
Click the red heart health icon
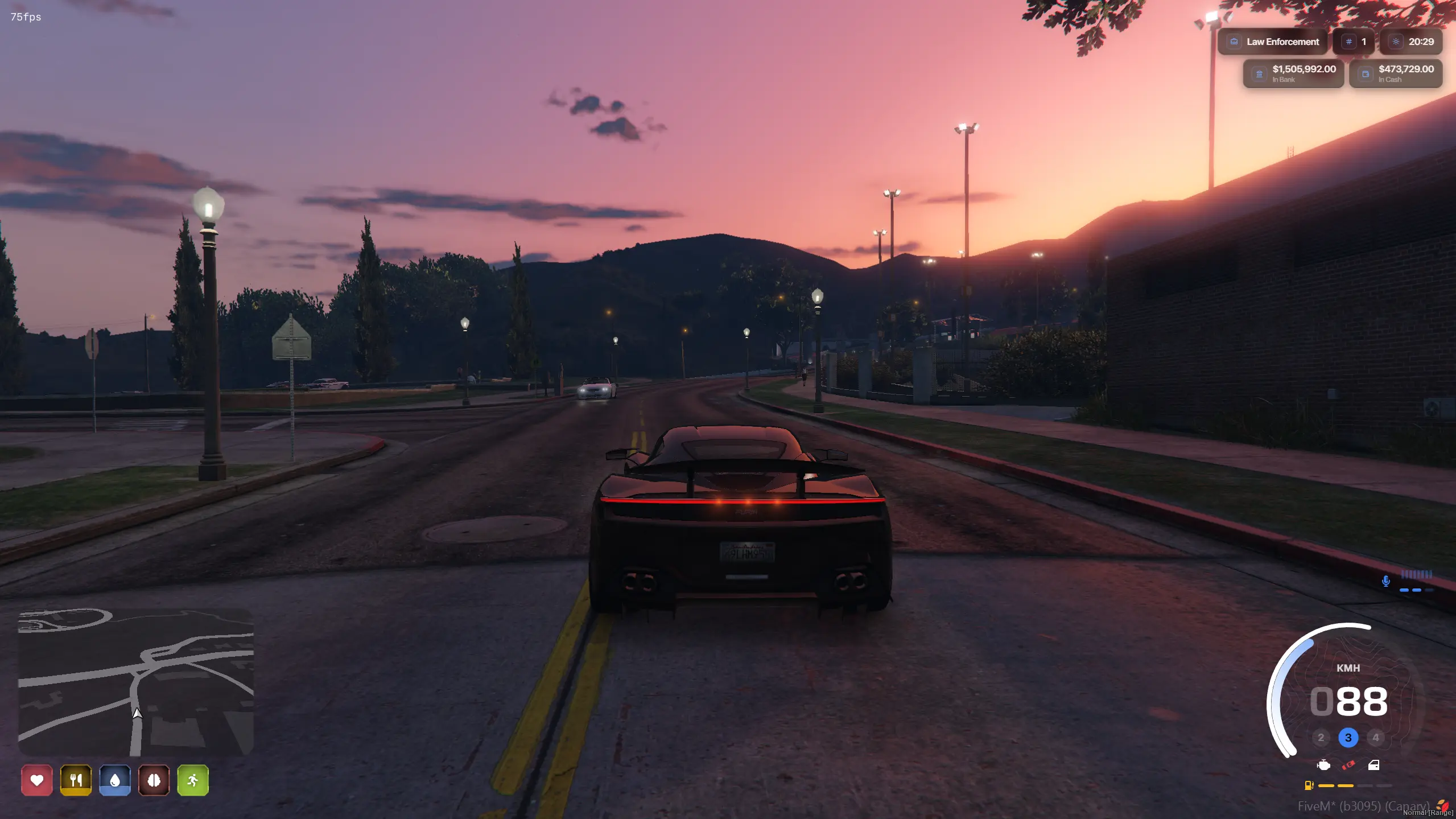pyautogui.click(x=37, y=780)
